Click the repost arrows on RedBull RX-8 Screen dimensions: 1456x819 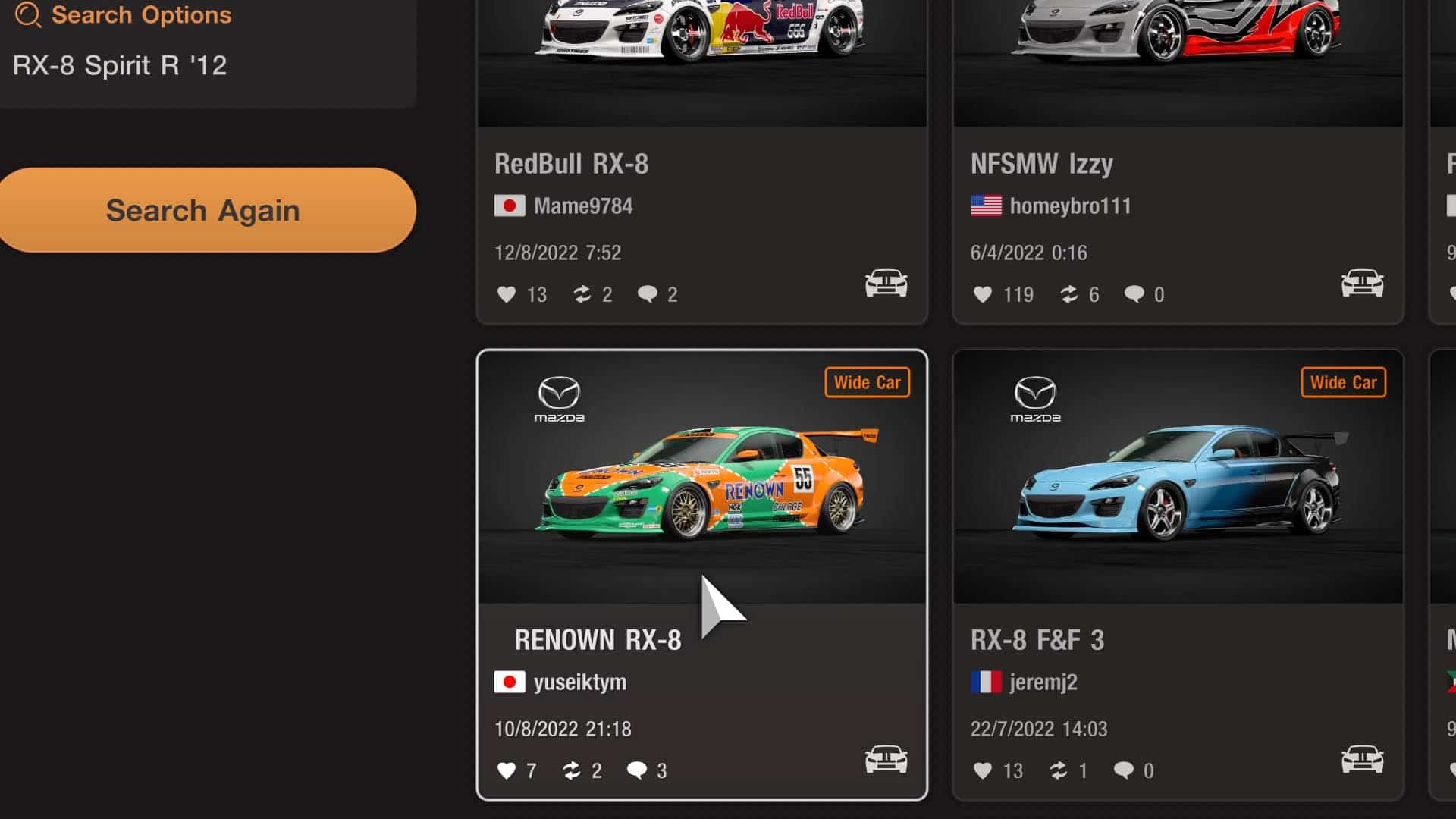tap(583, 295)
